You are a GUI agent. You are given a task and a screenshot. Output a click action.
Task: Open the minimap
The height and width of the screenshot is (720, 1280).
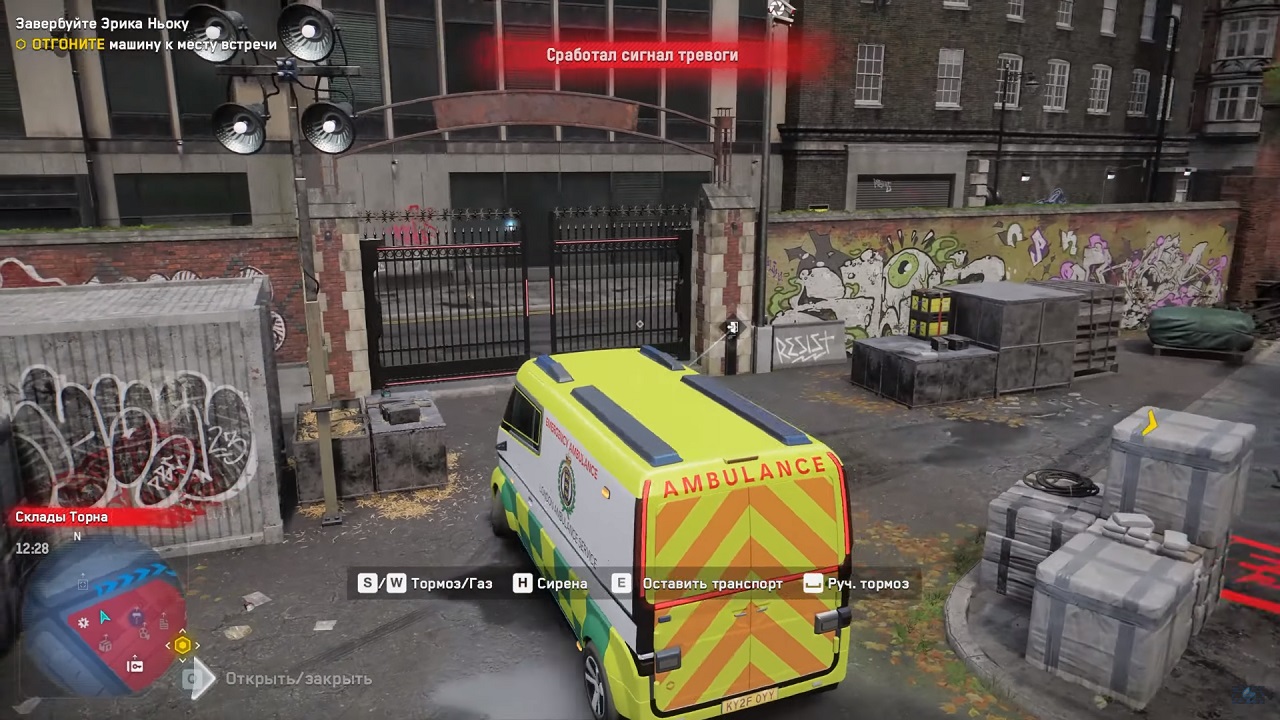click(x=103, y=622)
